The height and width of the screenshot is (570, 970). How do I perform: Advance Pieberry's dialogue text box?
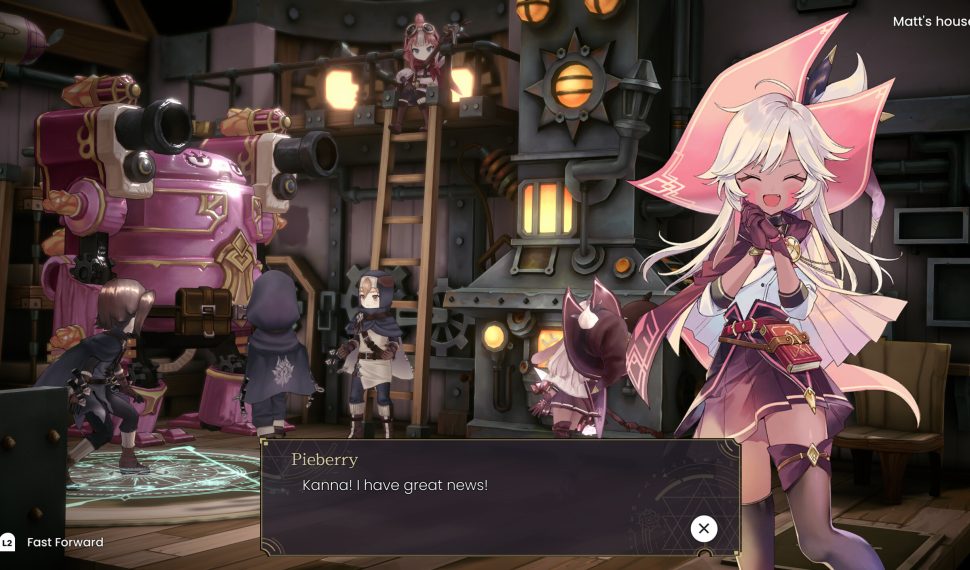[x=703, y=528]
